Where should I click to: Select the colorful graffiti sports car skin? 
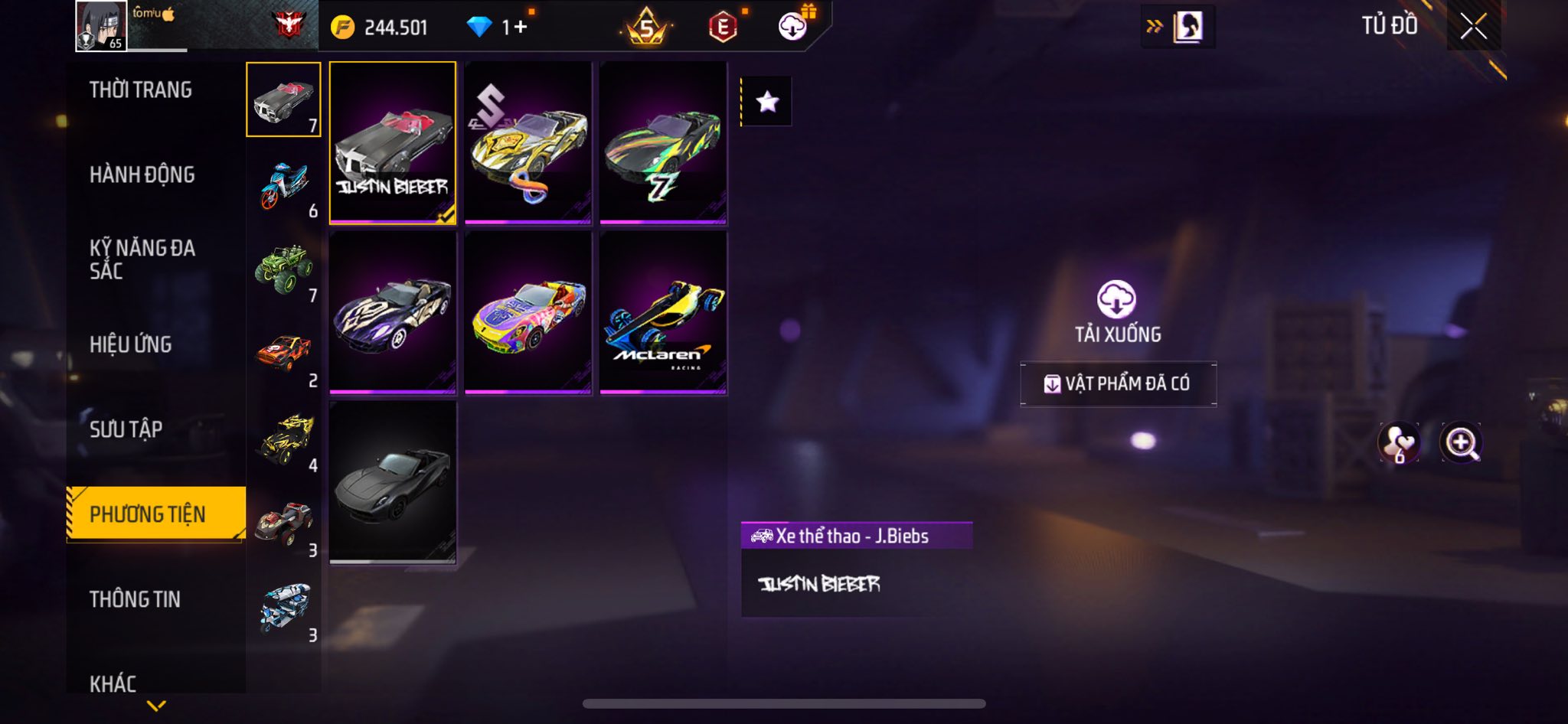(x=528, y=313)
